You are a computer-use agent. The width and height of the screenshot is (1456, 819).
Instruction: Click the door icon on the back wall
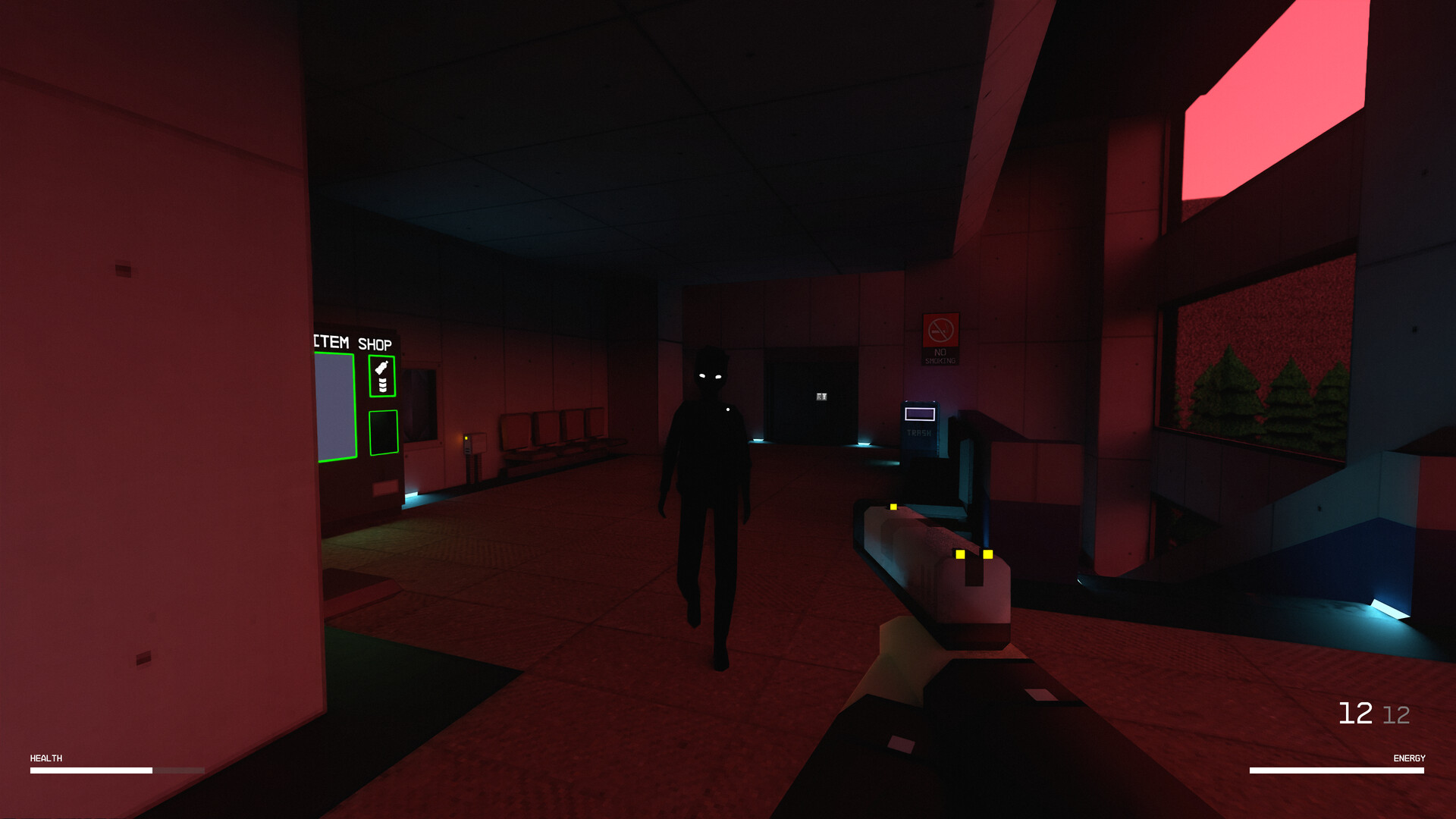tap(821, 397)
